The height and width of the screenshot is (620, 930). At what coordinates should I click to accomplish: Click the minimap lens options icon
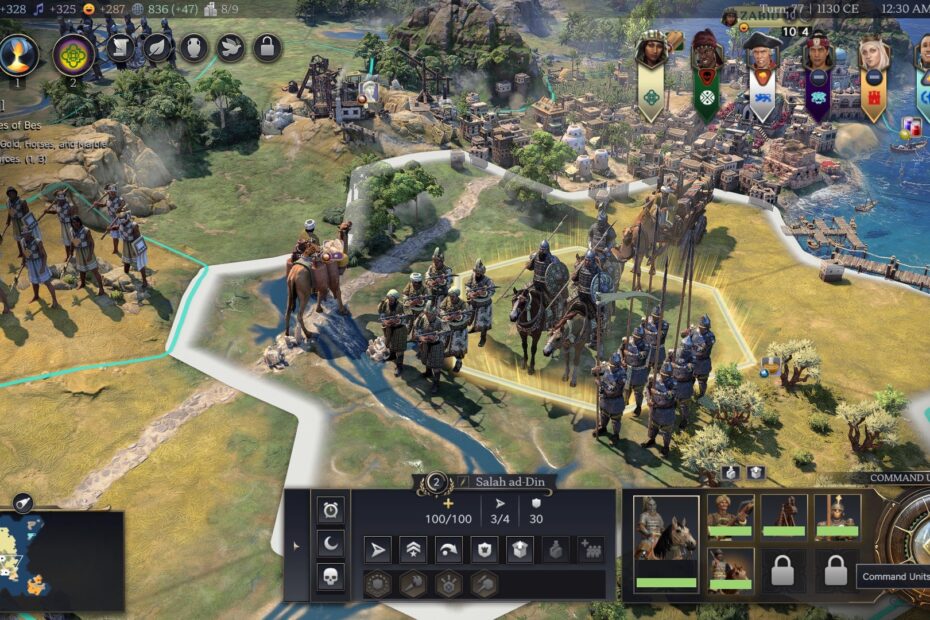click(24, 502)
